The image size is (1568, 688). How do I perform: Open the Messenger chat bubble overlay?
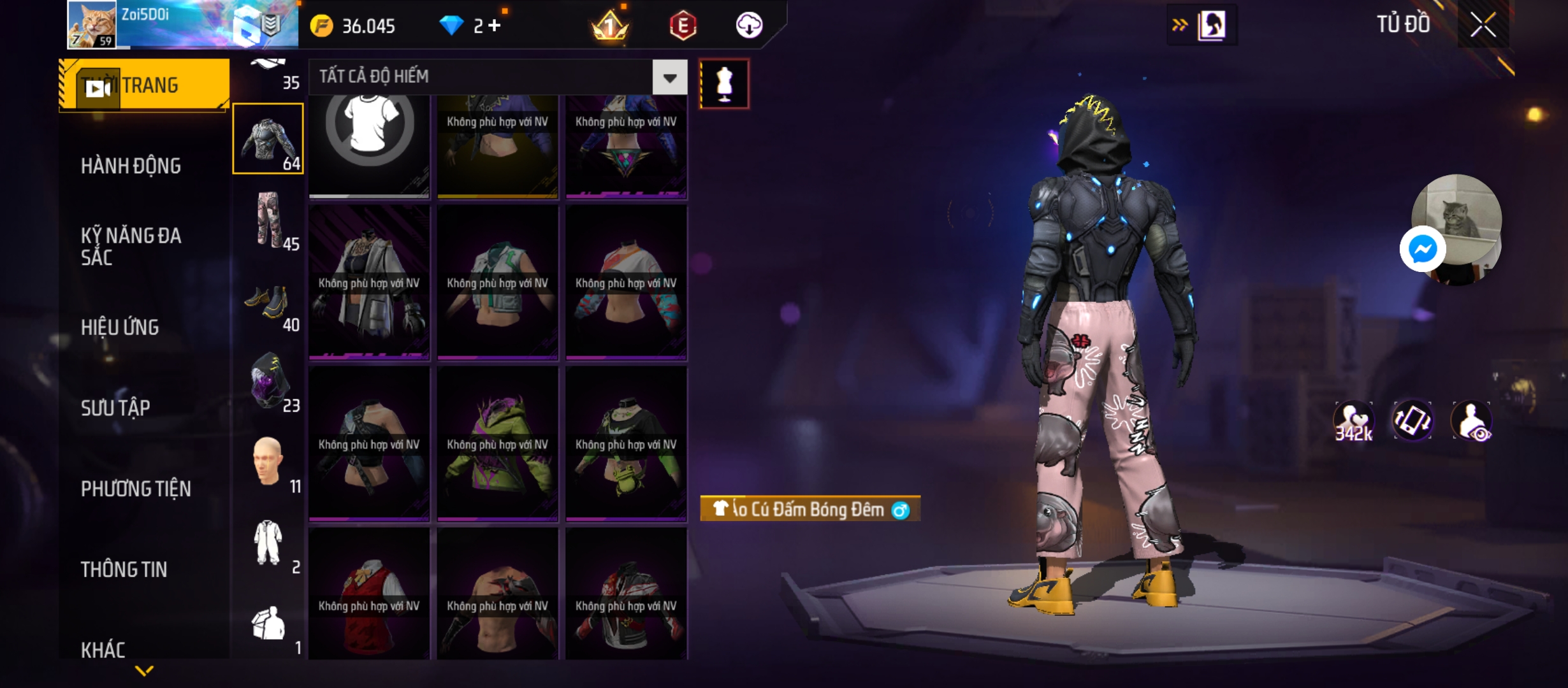1422,249
